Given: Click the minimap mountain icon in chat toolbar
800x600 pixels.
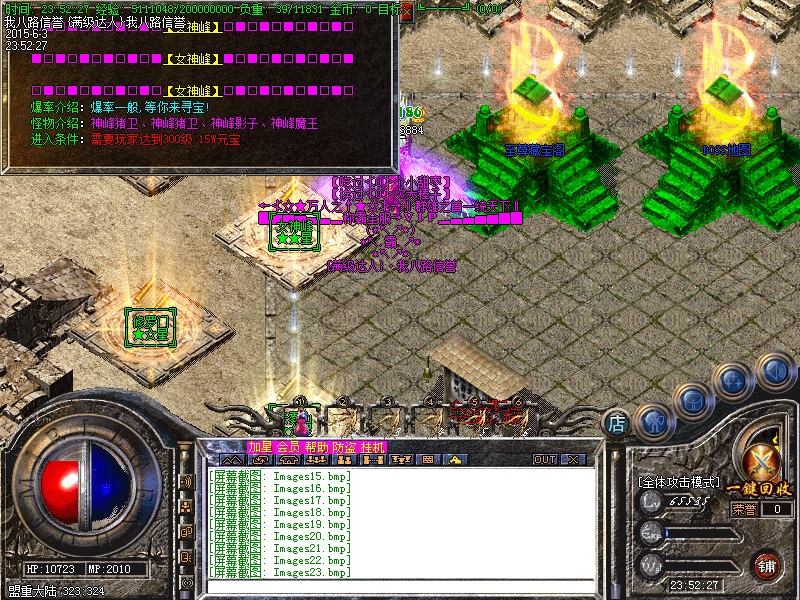Looking at the screenshot, I should click(232, 460).
